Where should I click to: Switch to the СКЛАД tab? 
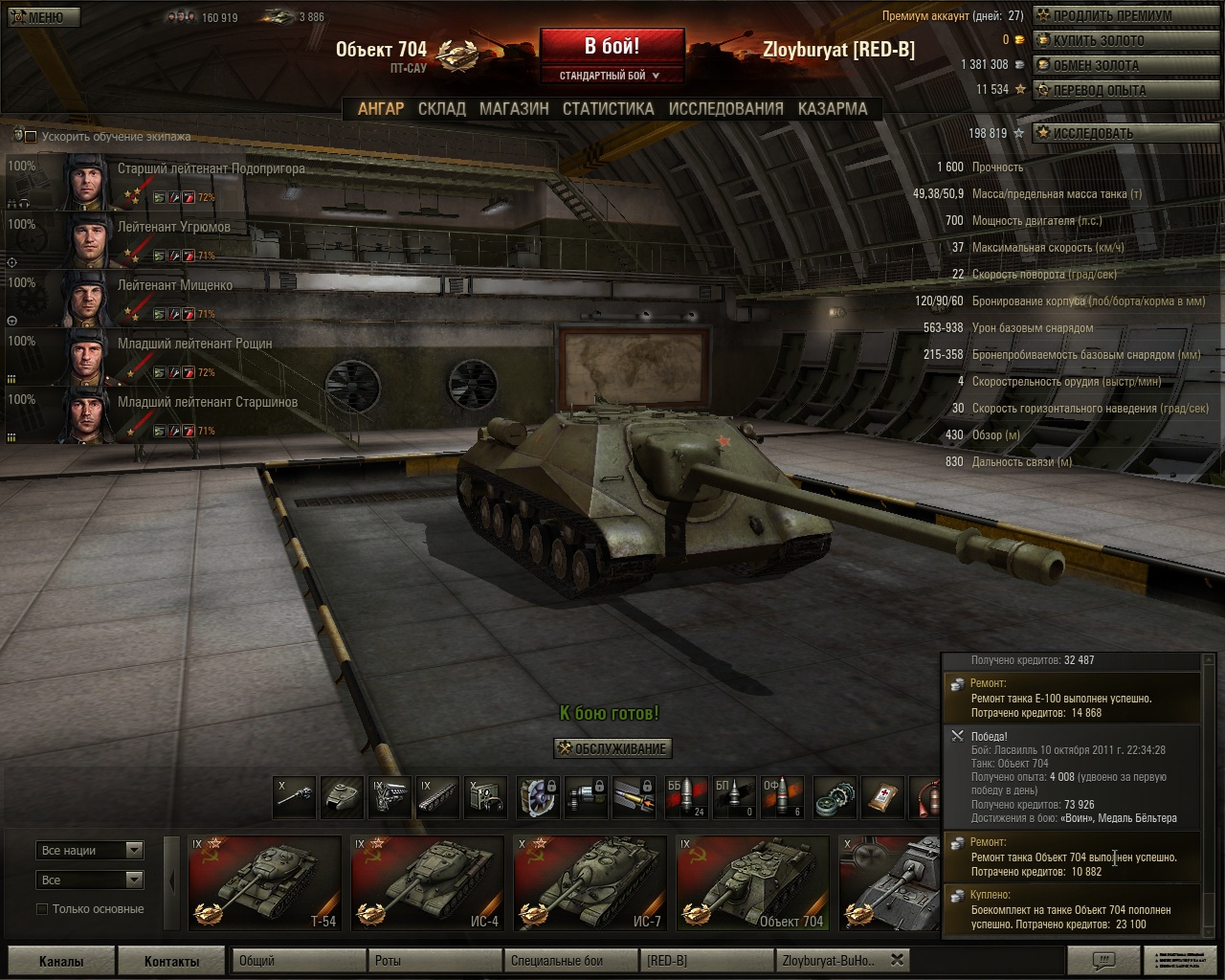click(441, 109)
